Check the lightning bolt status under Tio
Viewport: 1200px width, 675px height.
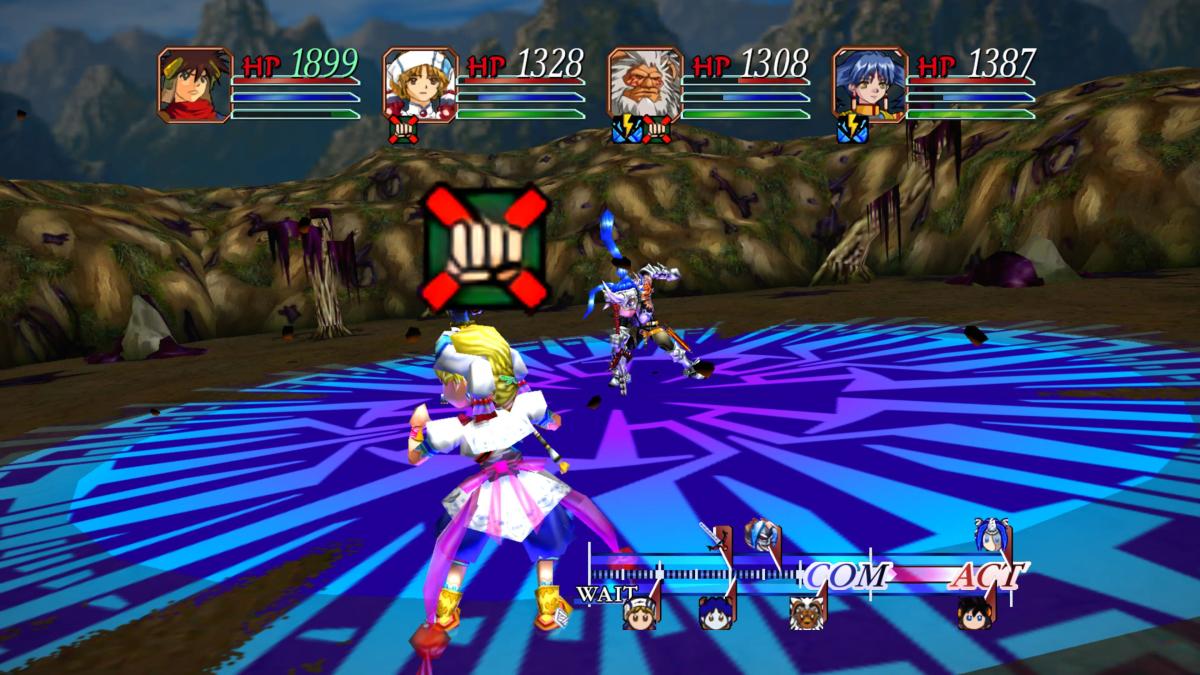coord(852,130)
